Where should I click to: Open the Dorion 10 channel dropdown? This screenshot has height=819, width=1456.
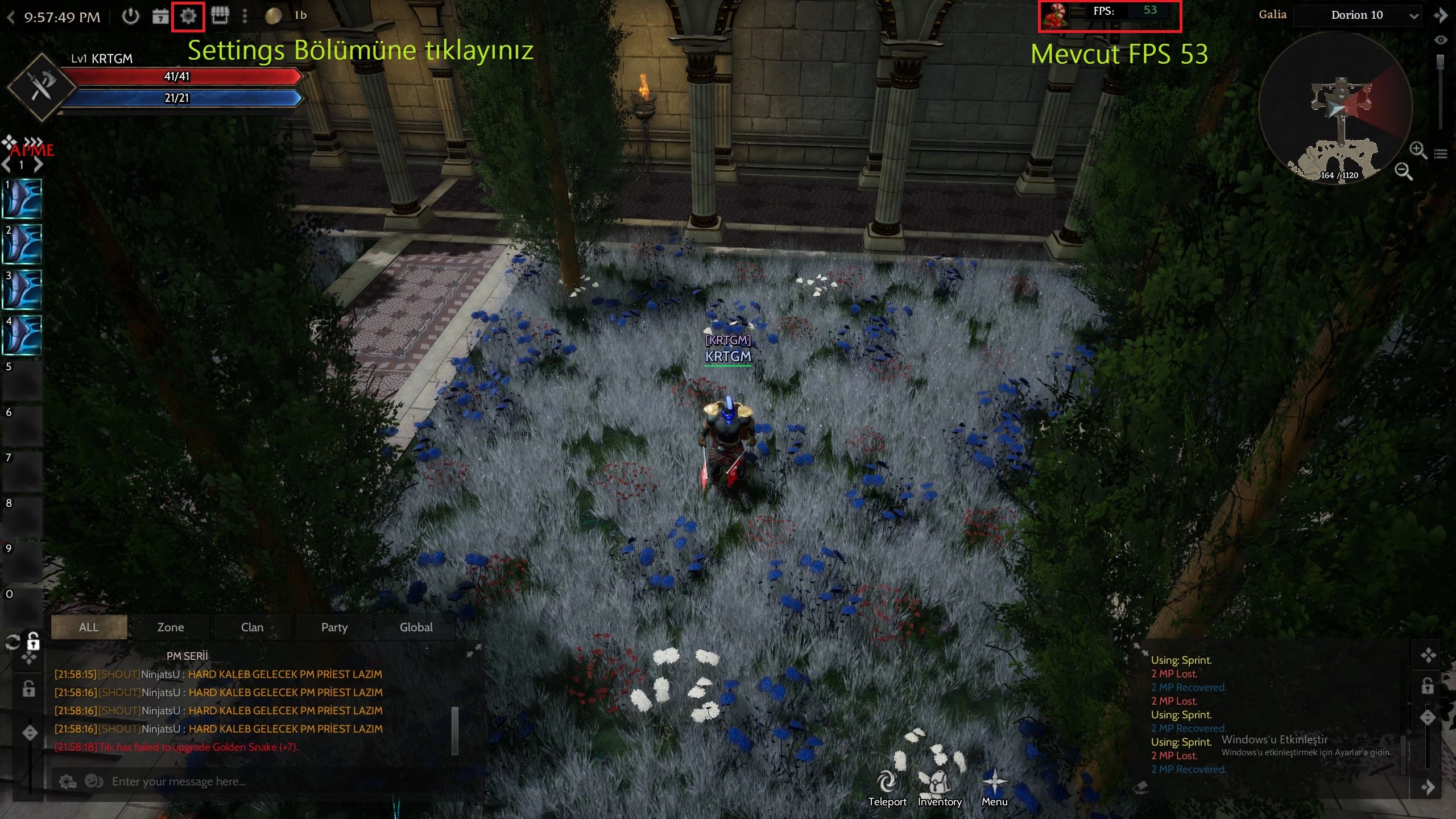point(1358,15)
